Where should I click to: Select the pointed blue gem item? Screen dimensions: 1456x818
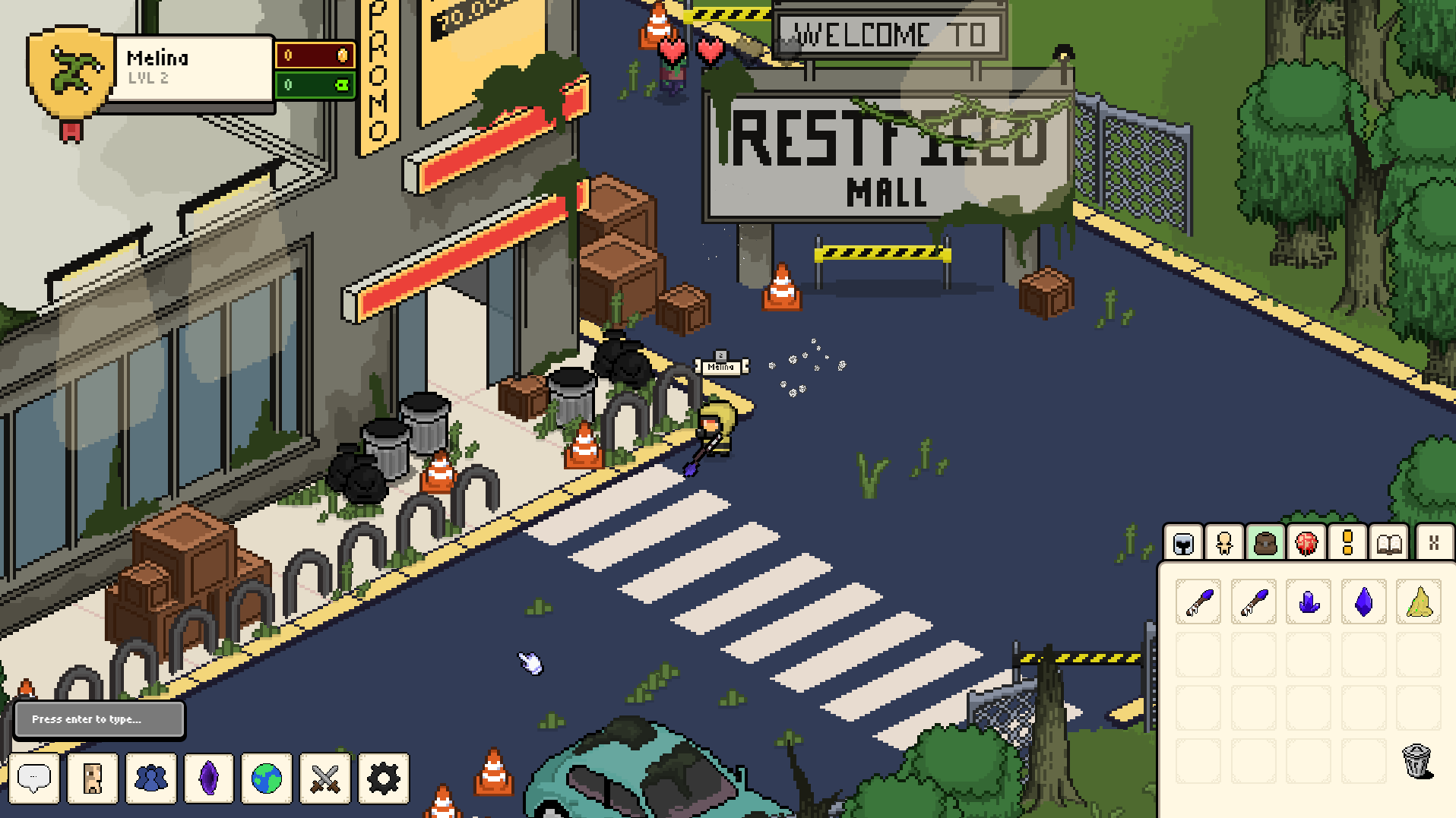coord(1364,602)
